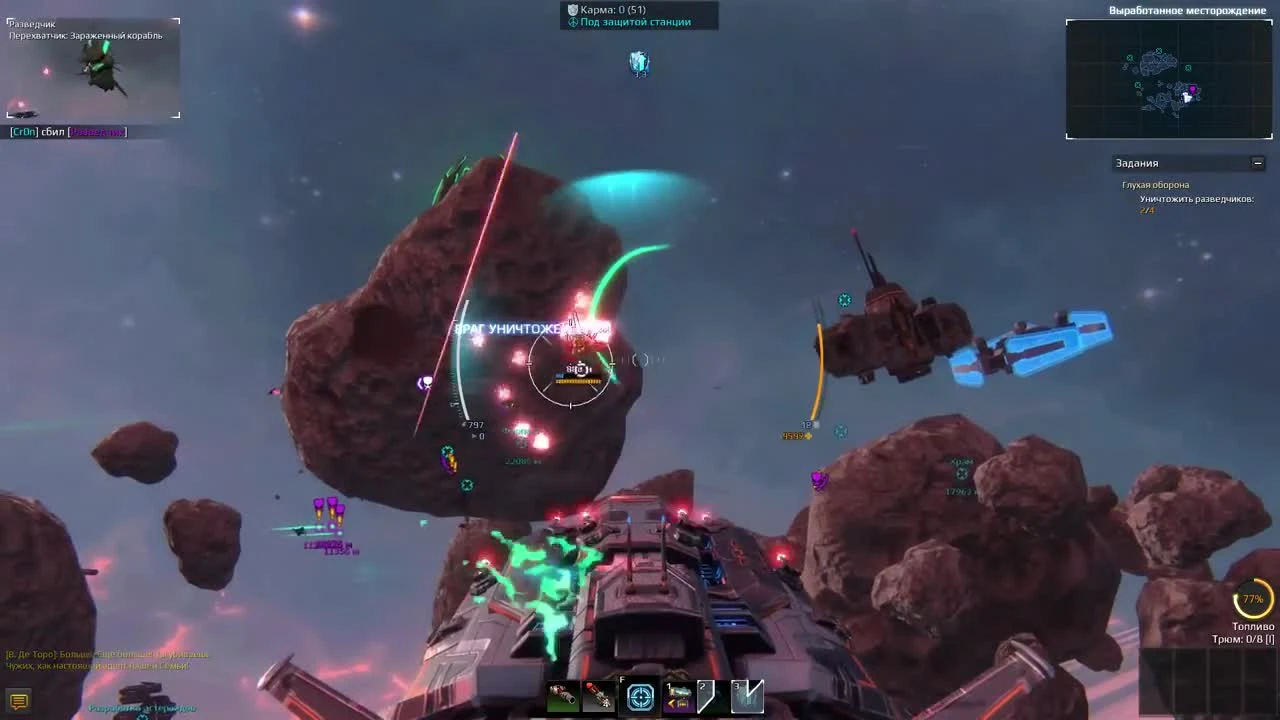Activate the F target-lock module icon

tap(640, 695)
